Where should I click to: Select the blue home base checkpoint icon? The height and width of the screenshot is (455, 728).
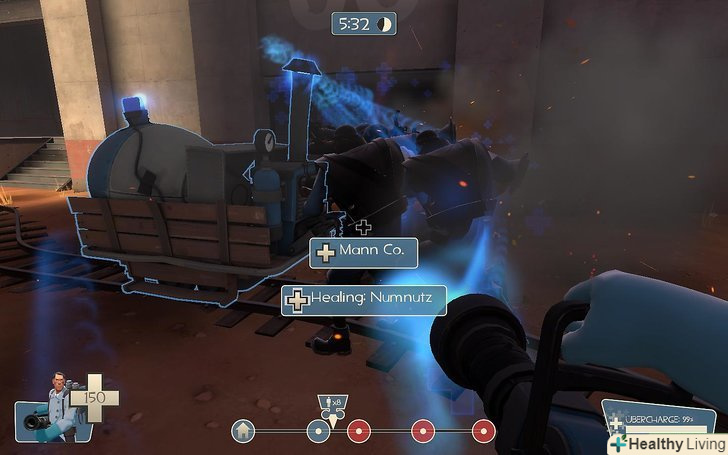pyautogui.click(x=241, y=431)
